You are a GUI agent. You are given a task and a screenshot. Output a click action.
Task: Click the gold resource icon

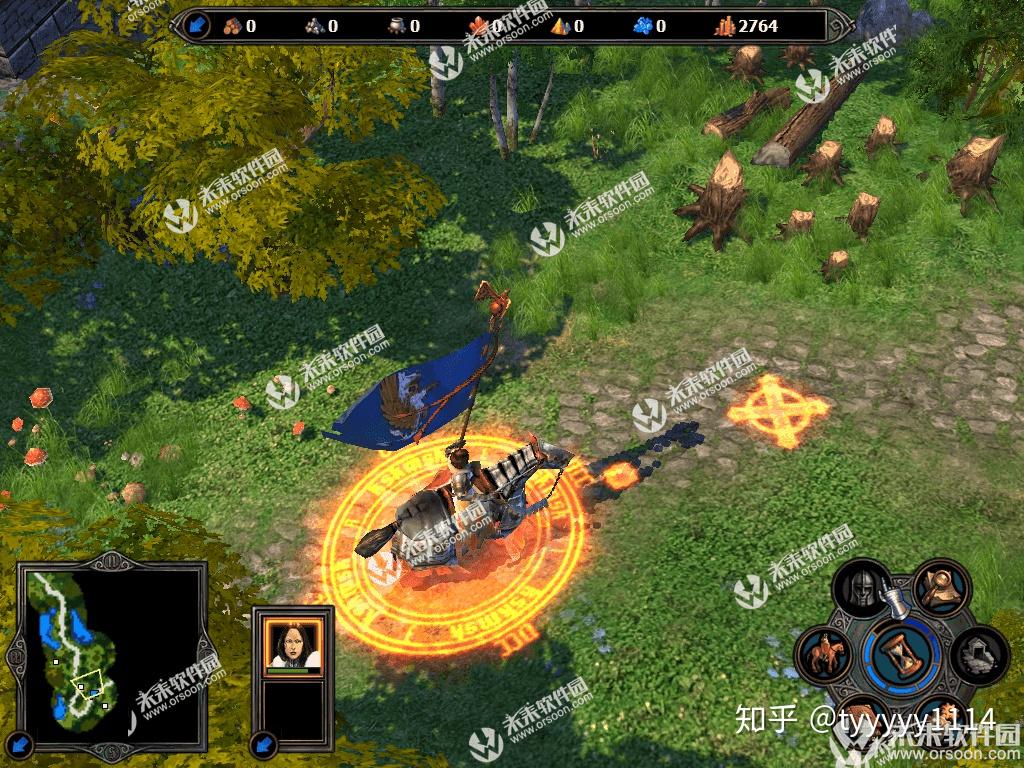[x=723, y=26]
